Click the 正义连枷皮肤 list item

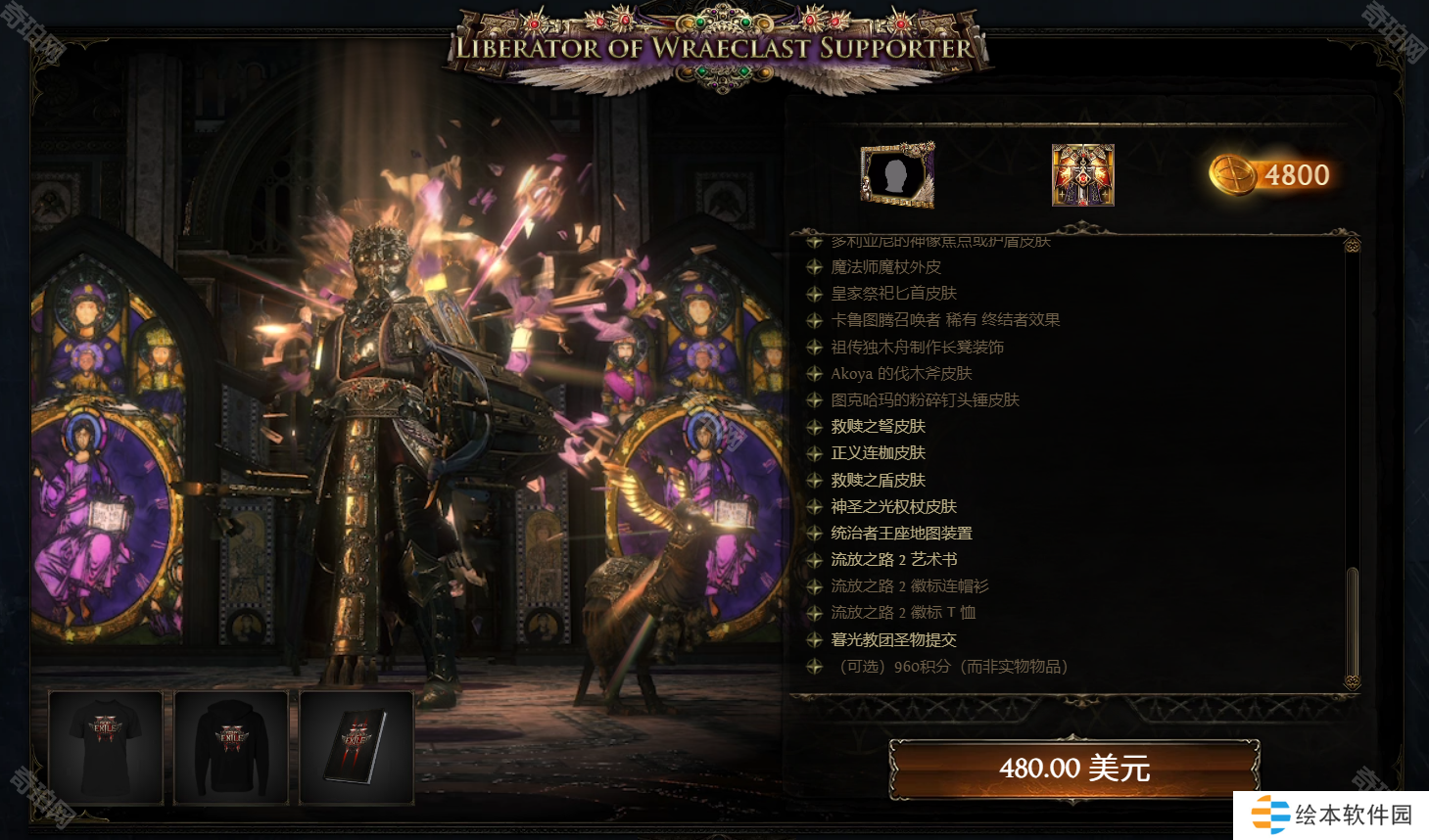(878, 453)
